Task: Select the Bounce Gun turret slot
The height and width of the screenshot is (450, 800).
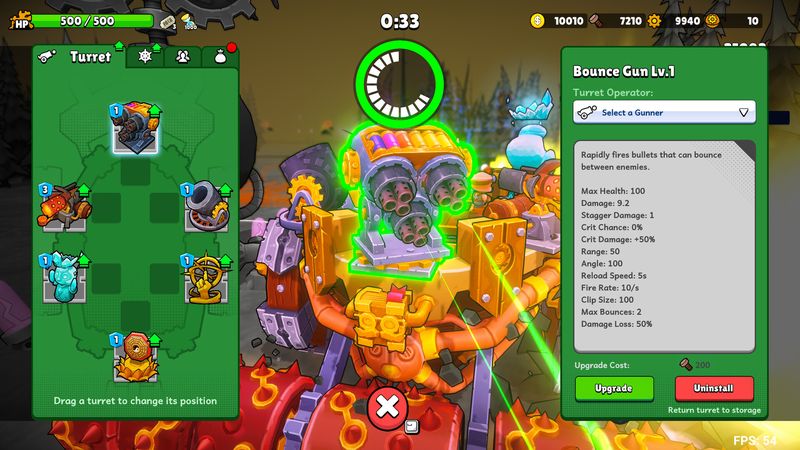Action: pos(135,128)
